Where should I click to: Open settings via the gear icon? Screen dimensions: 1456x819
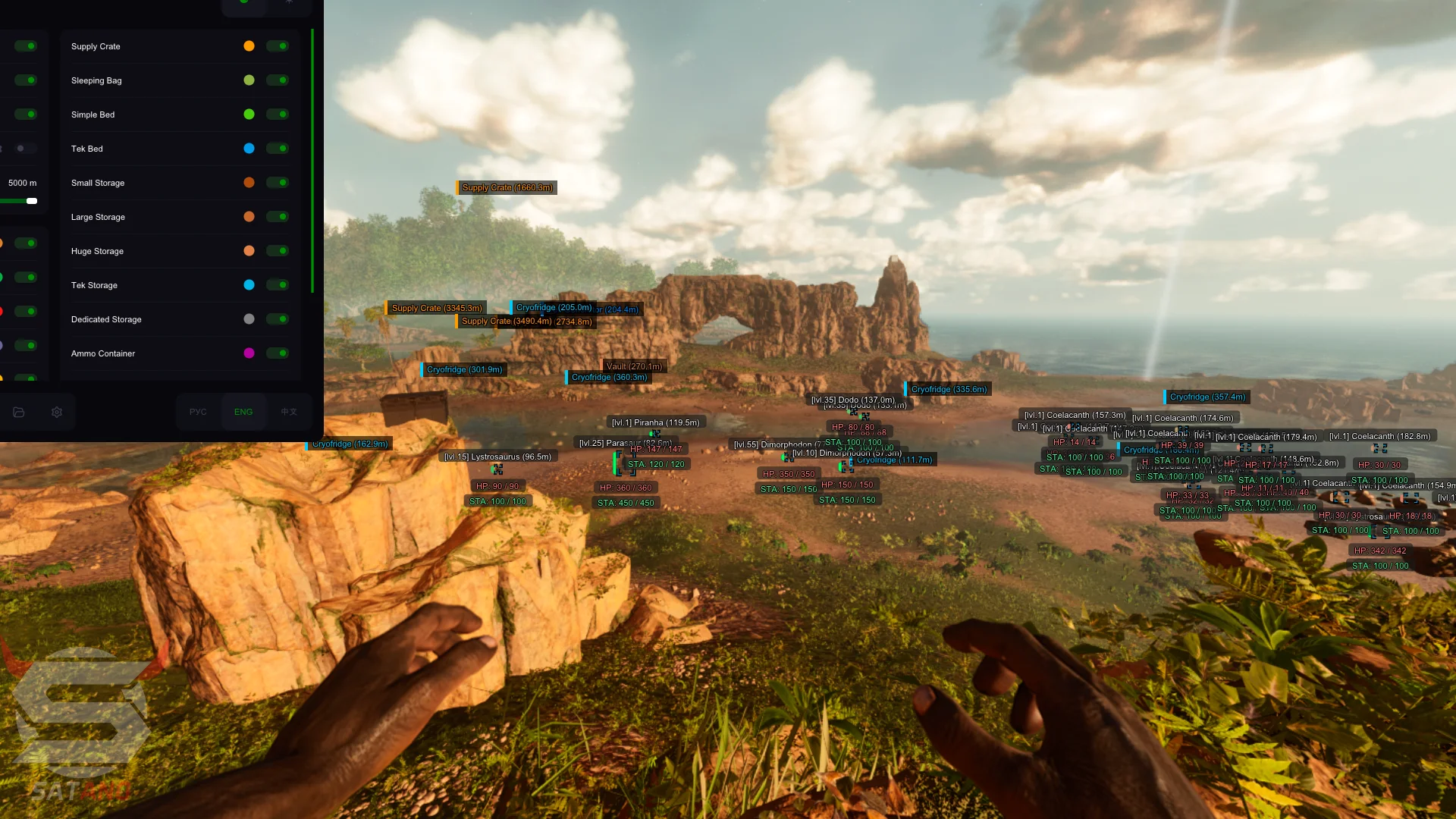(x=57, y=412)
